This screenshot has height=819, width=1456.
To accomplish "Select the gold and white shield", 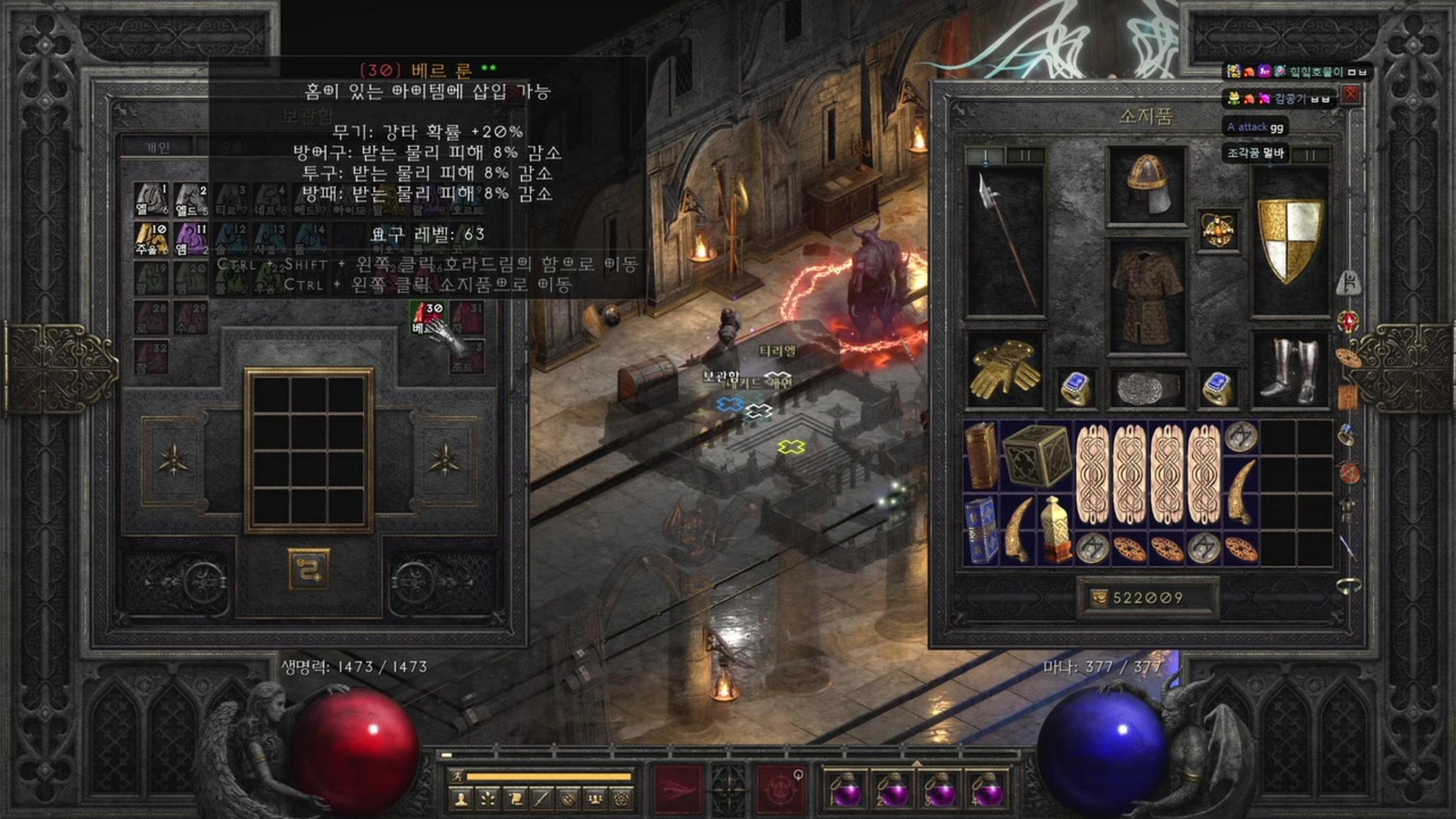I will click(1290, 239).
